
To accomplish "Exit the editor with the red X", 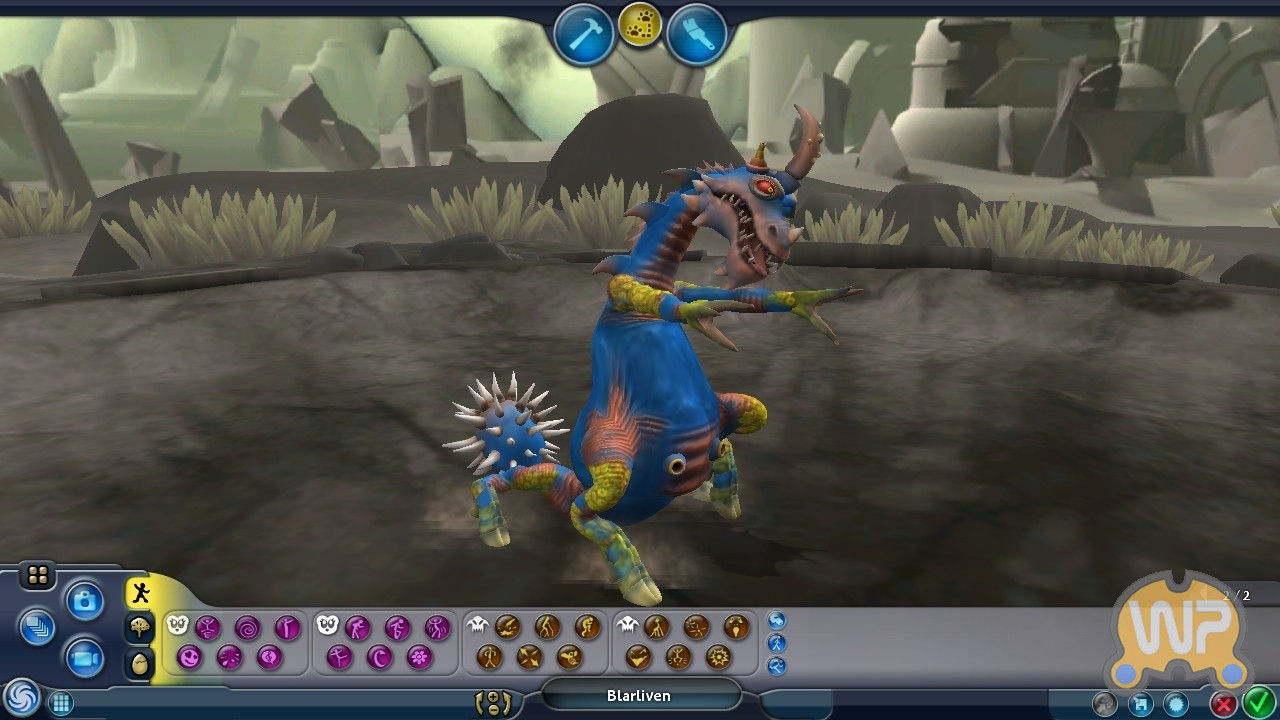I will pyautogui.click(x=1223, y=704).
